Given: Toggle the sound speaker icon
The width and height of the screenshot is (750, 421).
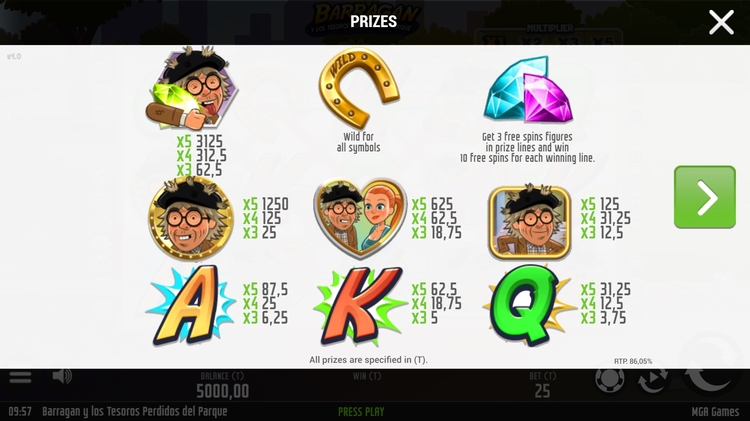Looking at the screenshot, I should tap(62, 376).
